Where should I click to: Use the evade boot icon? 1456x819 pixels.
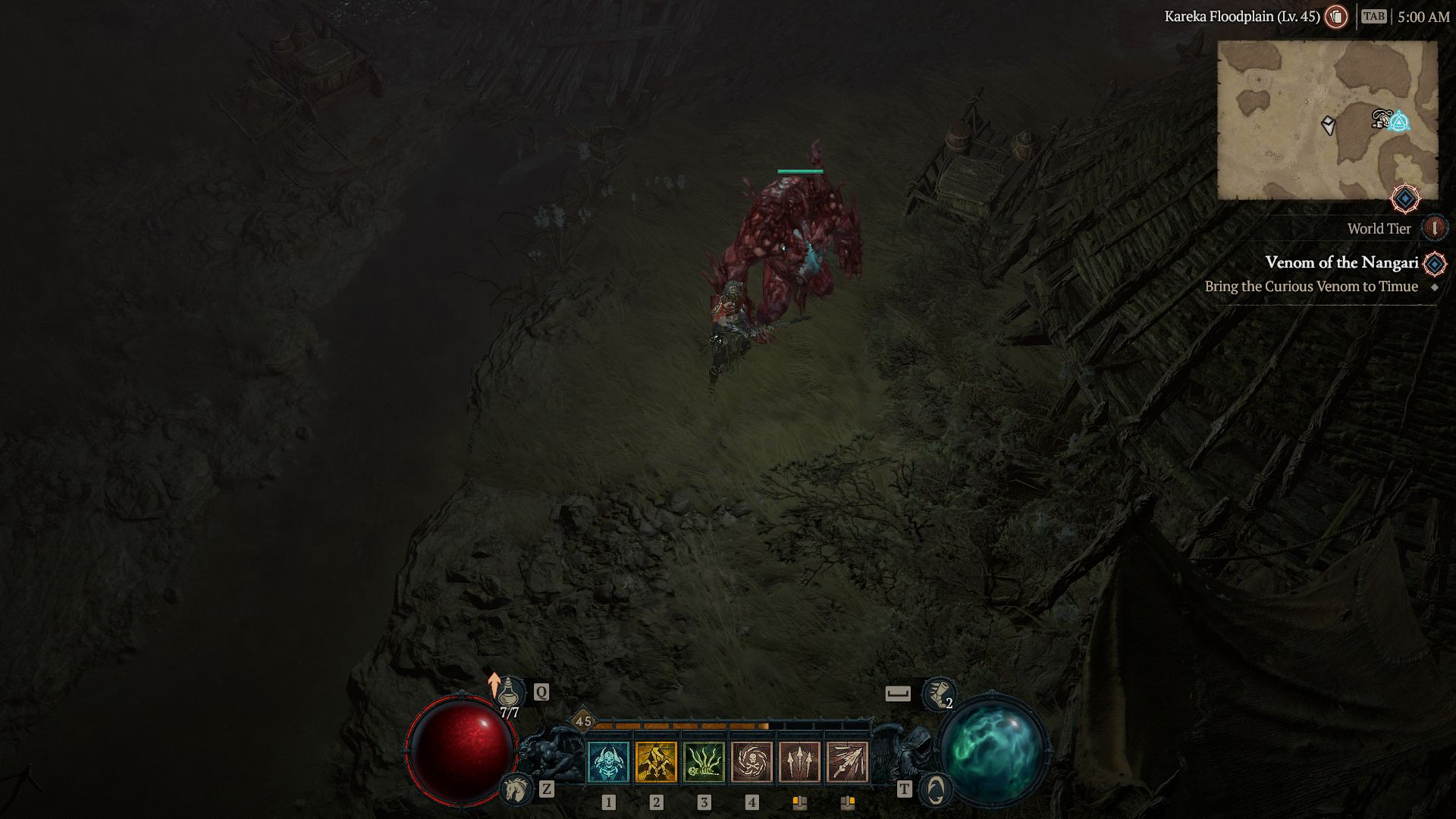(x=939, y=693)
